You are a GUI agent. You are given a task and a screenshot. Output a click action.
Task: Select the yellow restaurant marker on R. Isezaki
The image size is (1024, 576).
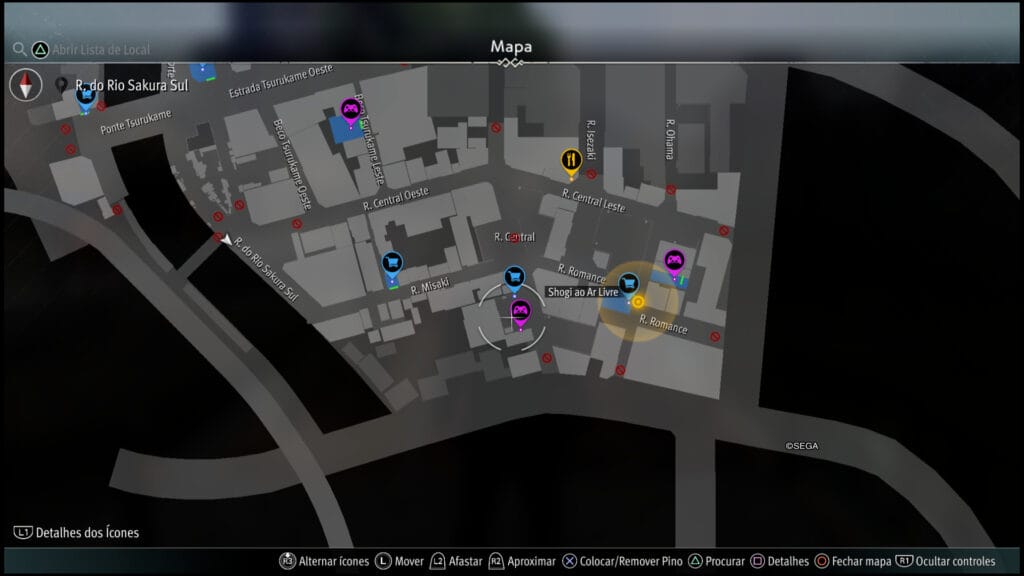click(x=570, y=159)
